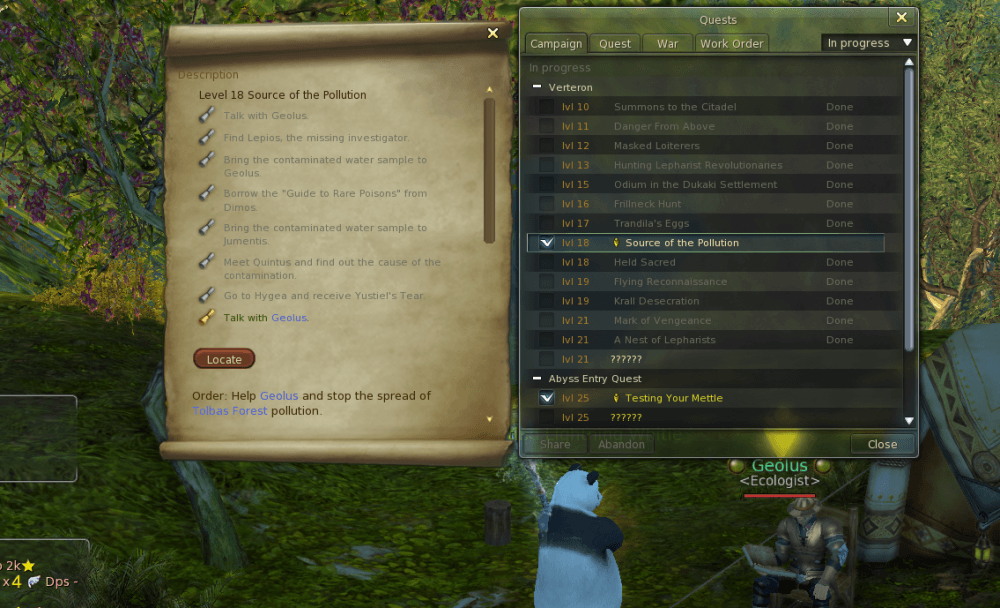
Task: Open the War tab
Action: [x=667, y=44]
